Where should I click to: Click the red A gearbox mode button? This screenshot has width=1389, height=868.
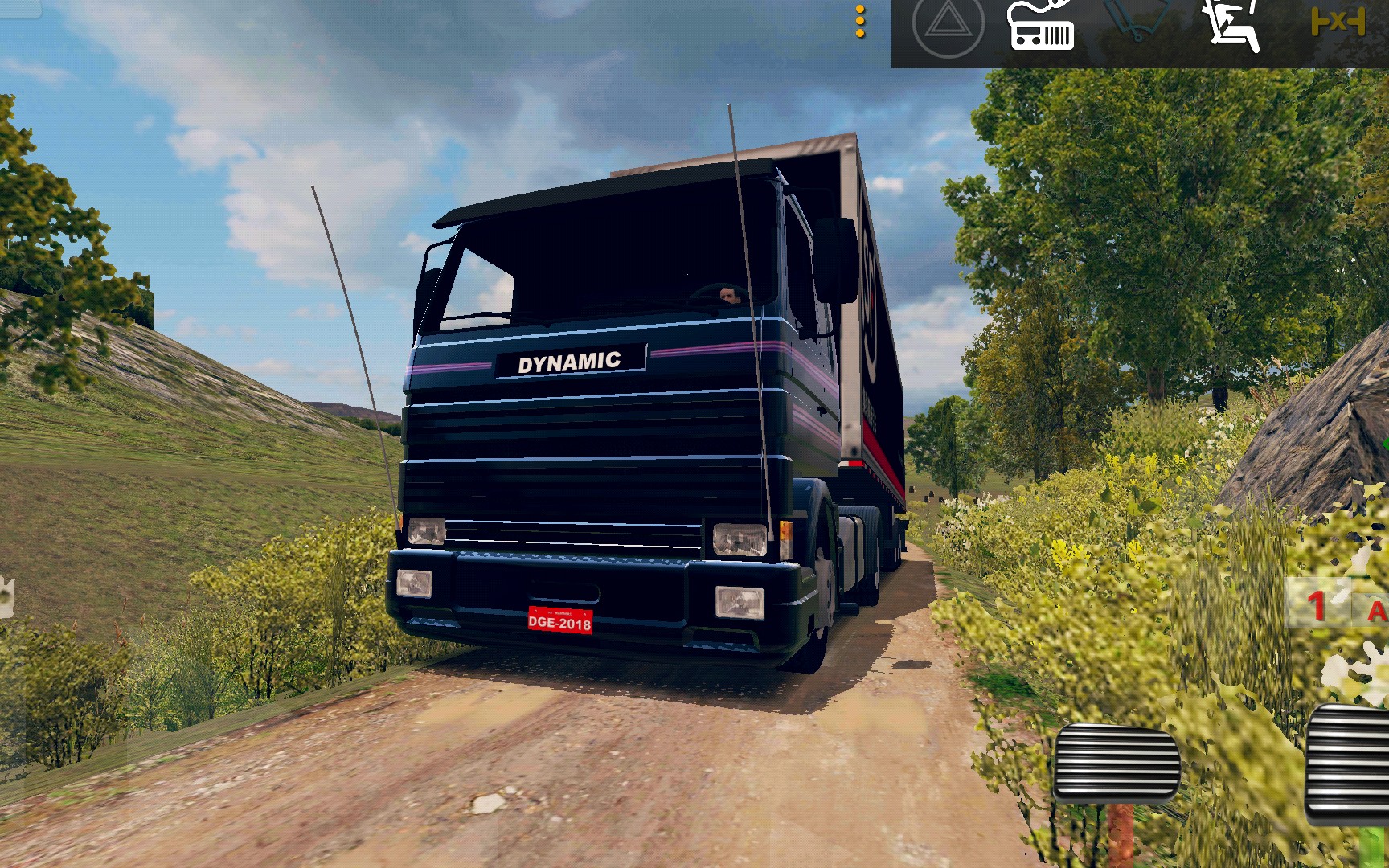point(1375,611)
